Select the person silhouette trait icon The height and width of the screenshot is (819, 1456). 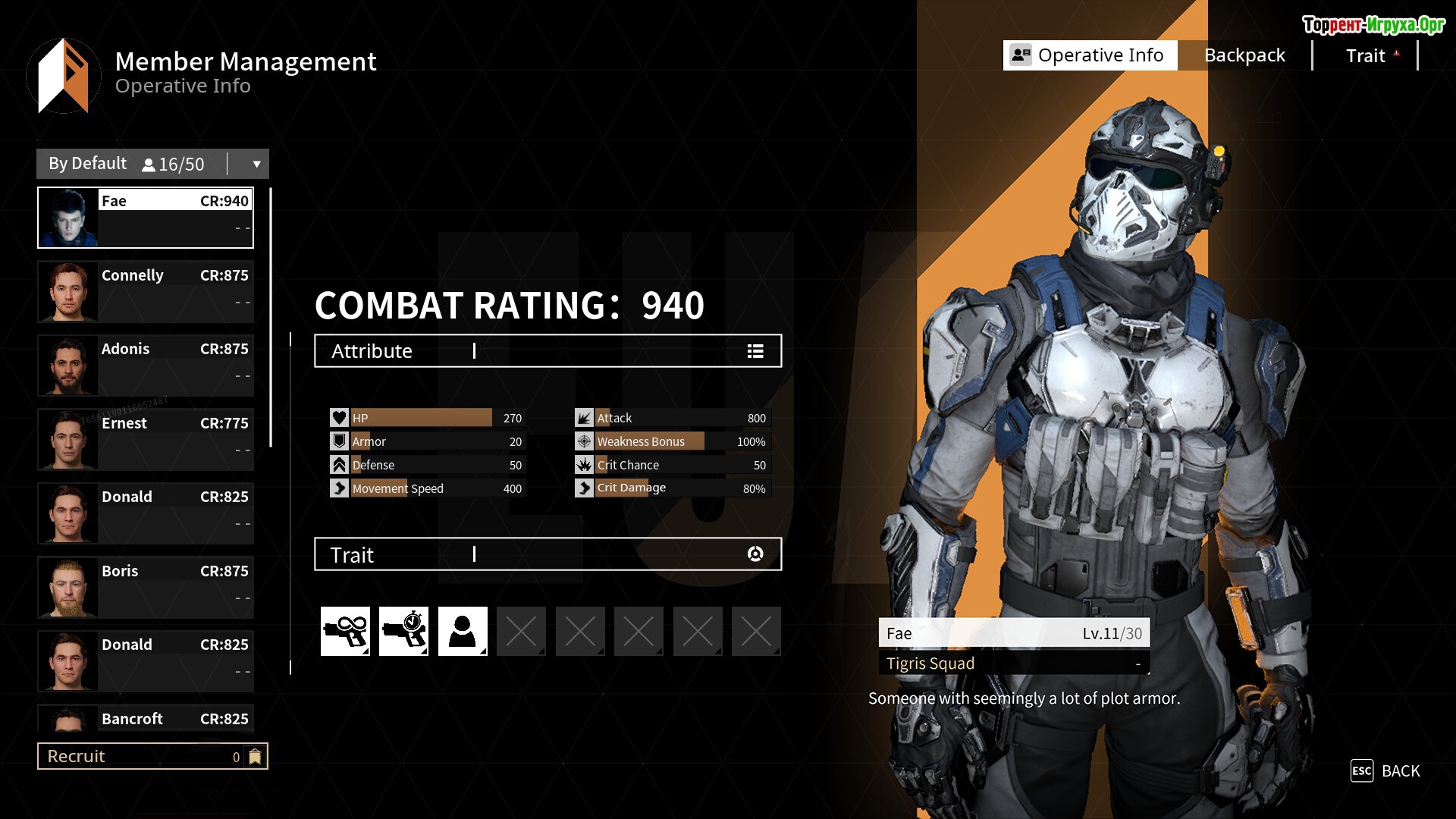(463, 631)
